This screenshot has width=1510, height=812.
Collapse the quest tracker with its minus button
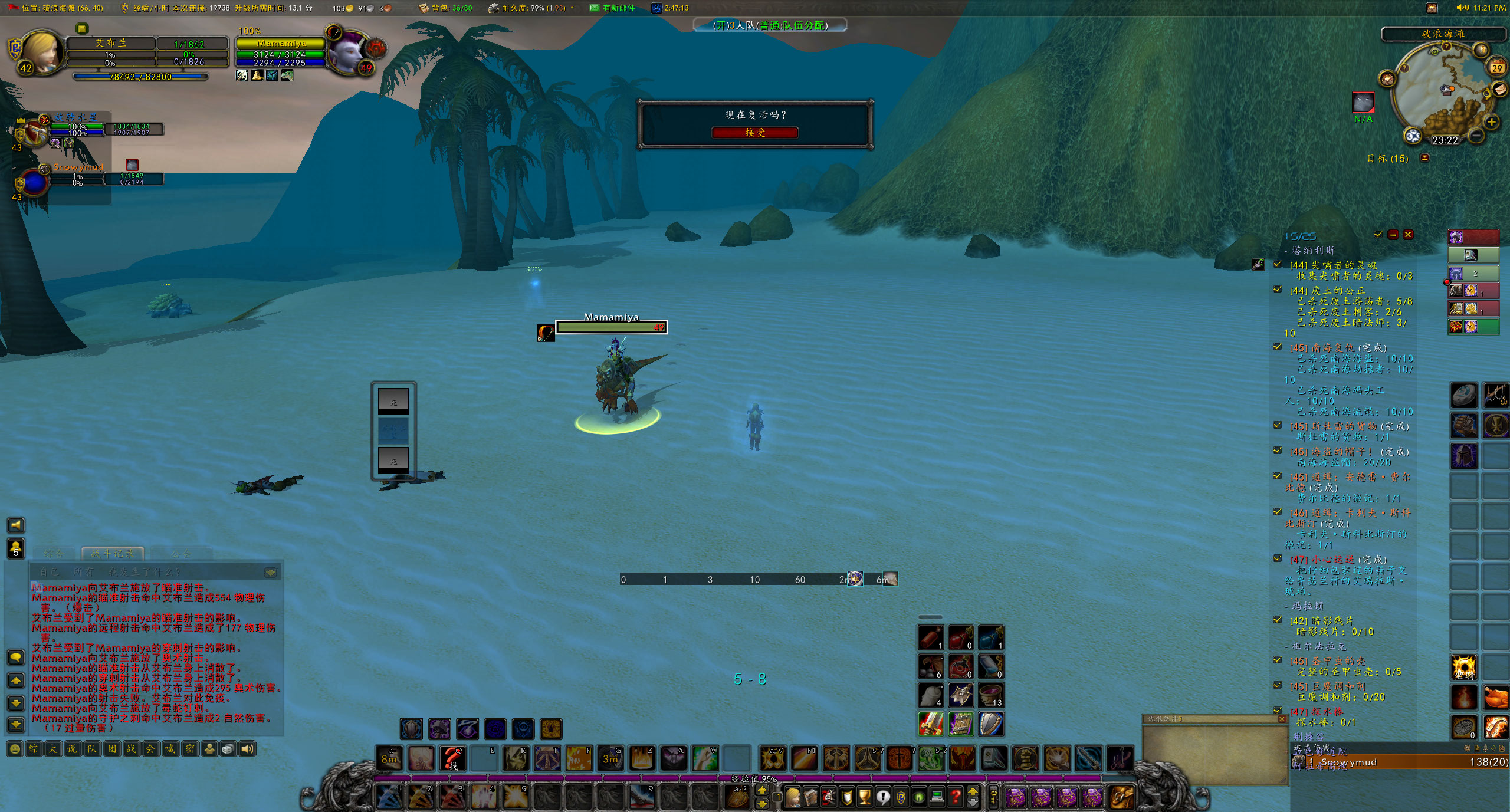click(x=1393, y=234)
